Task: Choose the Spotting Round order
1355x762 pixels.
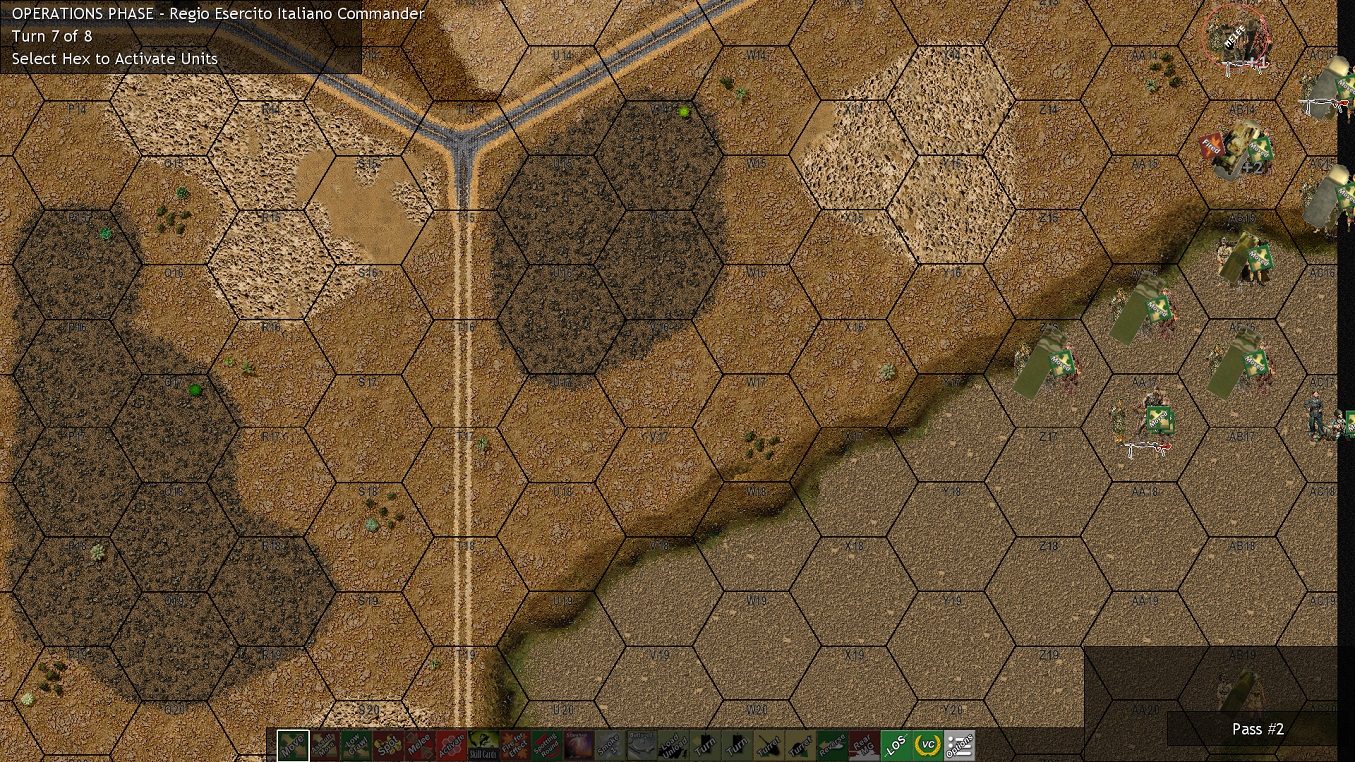Action: 549,745
